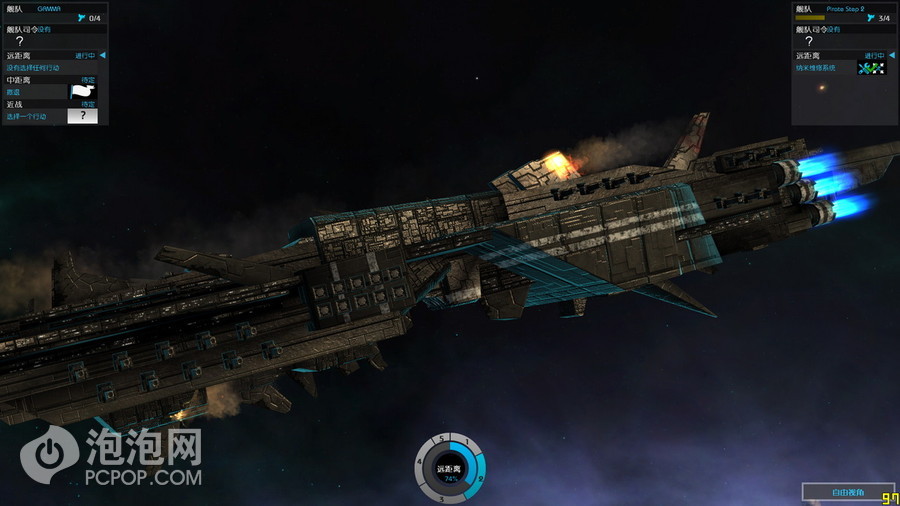Select the close-combat question mark action slot
The image size is (900, 506).
click(x=82, y=116)
